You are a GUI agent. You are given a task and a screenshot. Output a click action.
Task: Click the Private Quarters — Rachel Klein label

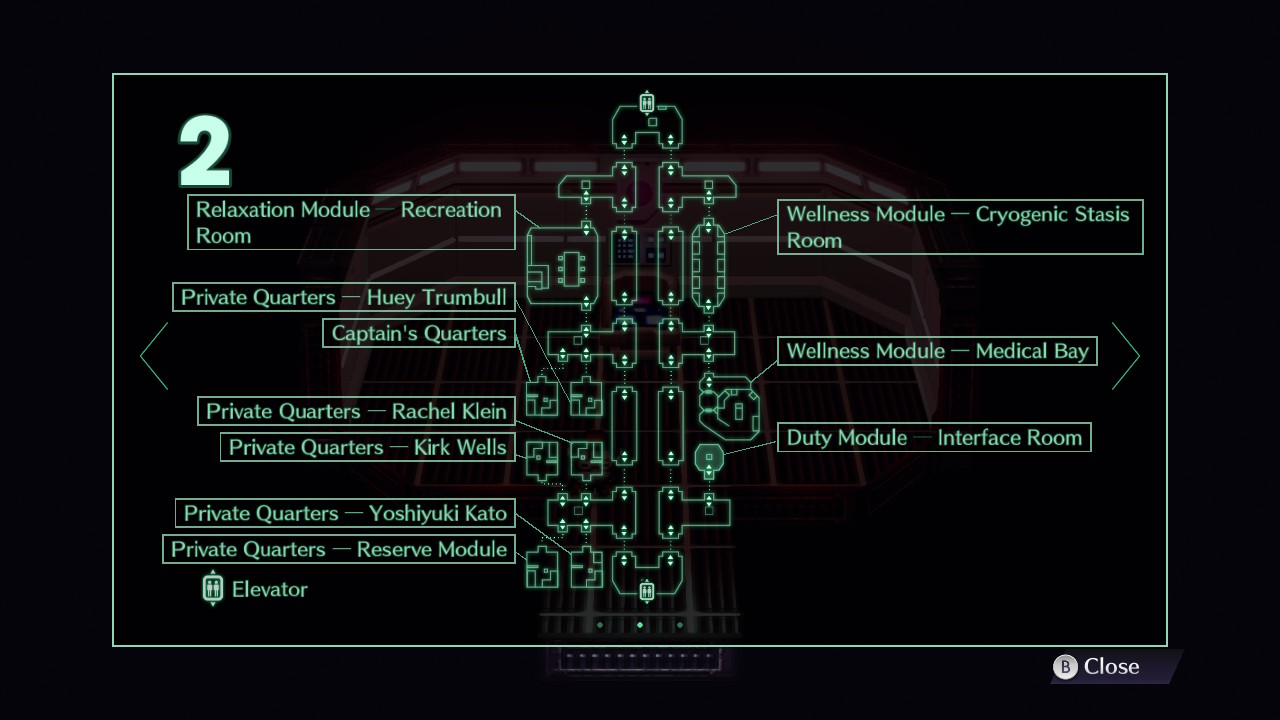pos(357,411)
